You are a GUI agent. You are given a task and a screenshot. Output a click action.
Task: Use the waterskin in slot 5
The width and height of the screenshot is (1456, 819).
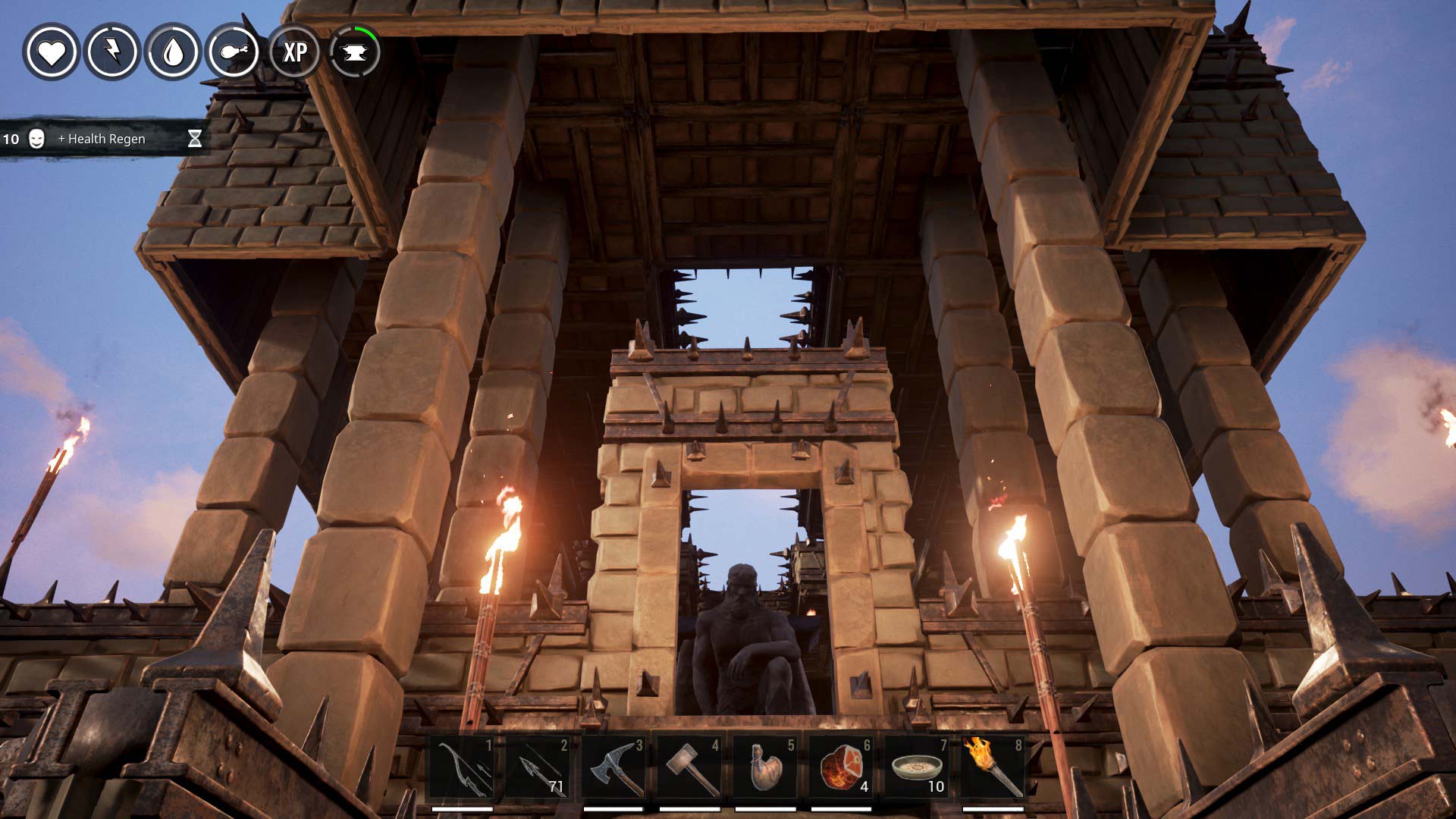tap(766, 767)
